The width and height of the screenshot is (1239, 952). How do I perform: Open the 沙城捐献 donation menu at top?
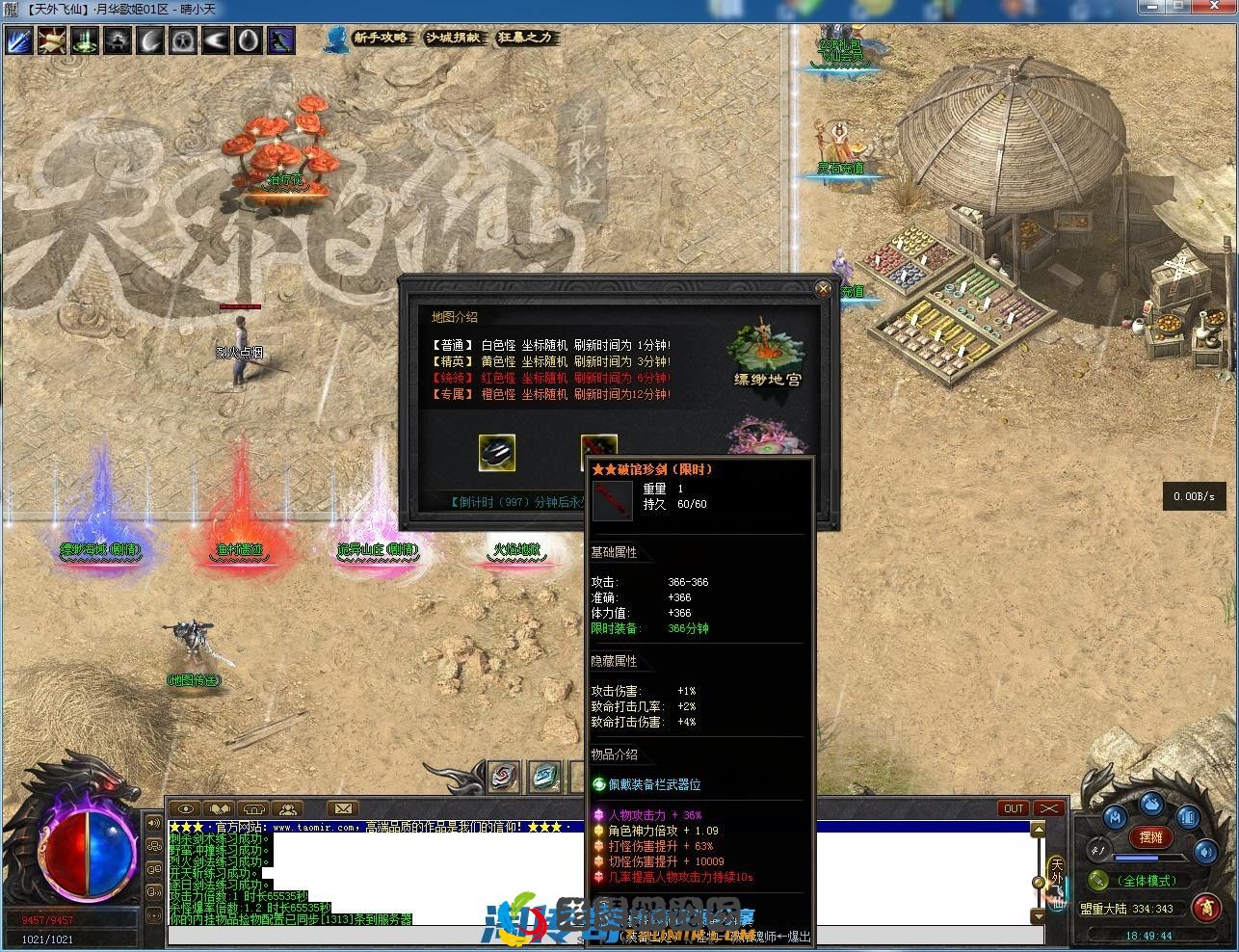point(453,40)
